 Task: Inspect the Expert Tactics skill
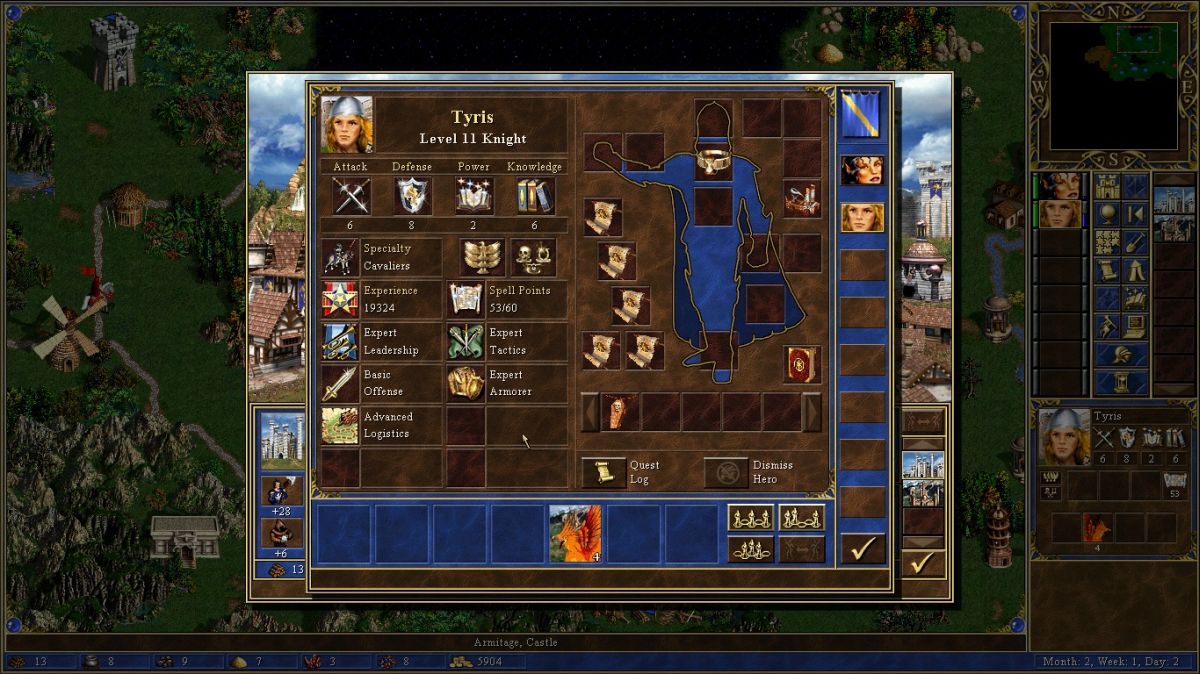(x=465, y=342)
